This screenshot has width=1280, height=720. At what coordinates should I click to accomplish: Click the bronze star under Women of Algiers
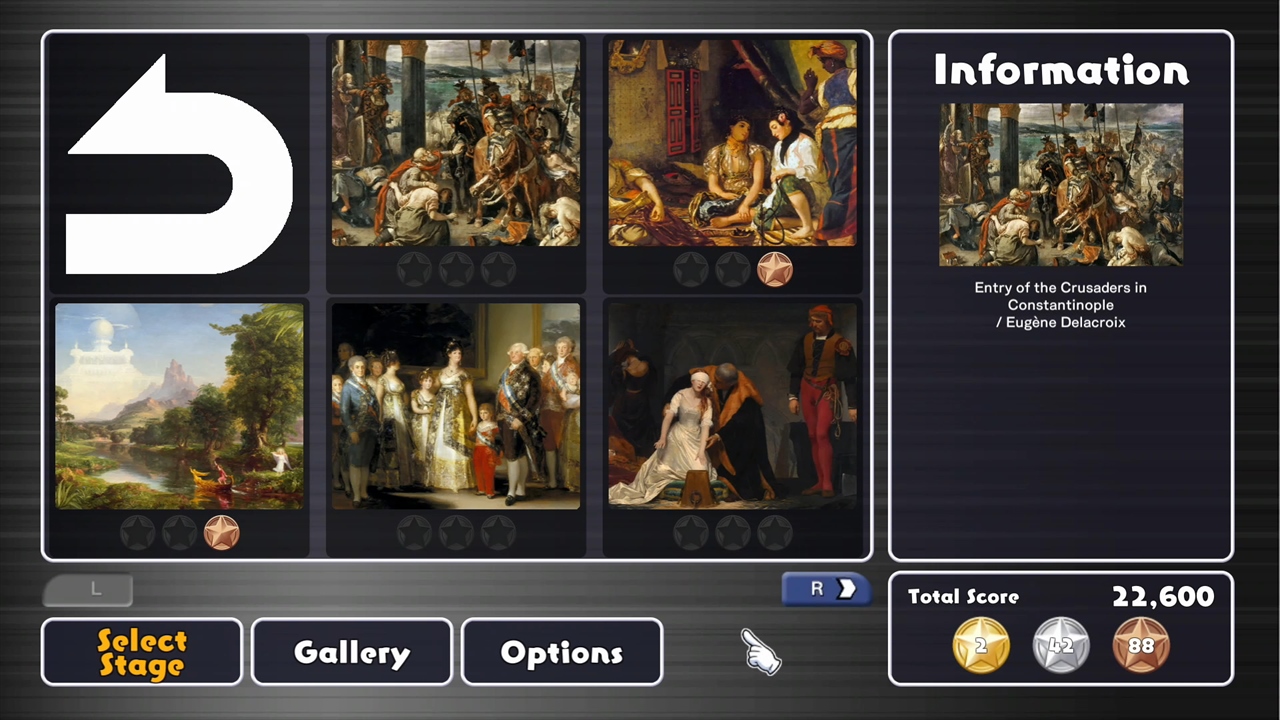(777, 268)
